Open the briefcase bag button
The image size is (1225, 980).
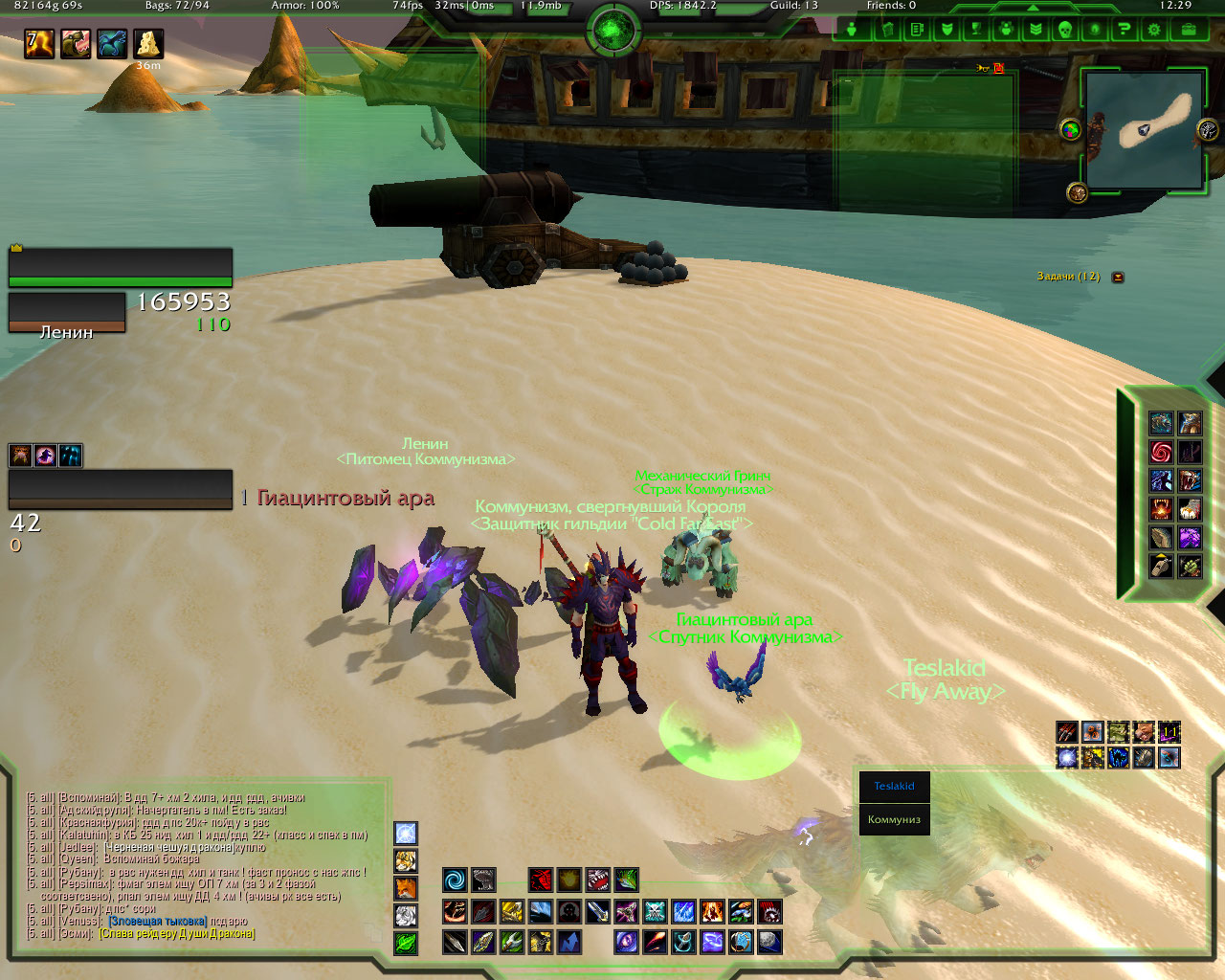tap(1188, 29)
